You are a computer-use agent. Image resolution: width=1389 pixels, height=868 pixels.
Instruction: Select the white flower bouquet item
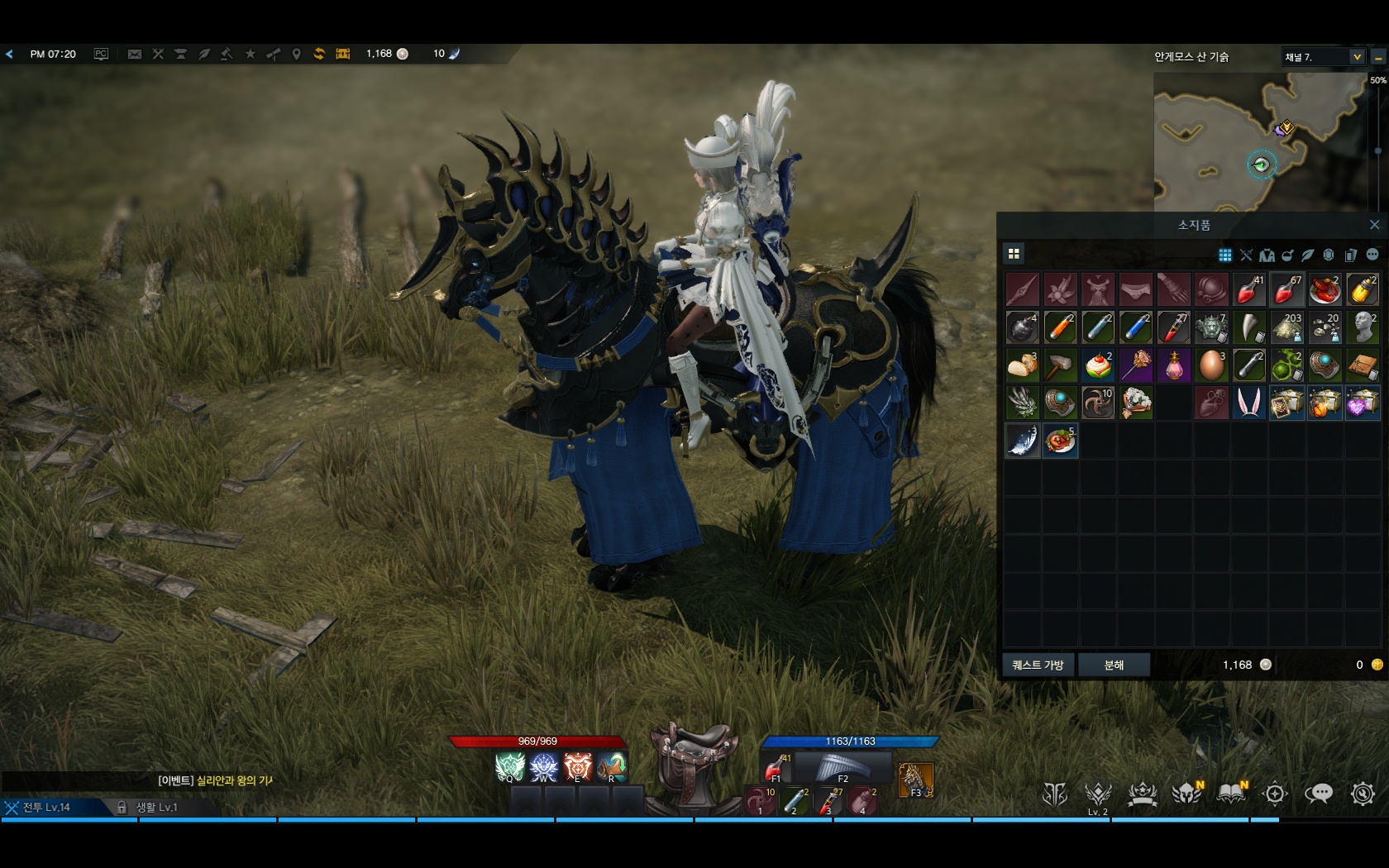1136,403
